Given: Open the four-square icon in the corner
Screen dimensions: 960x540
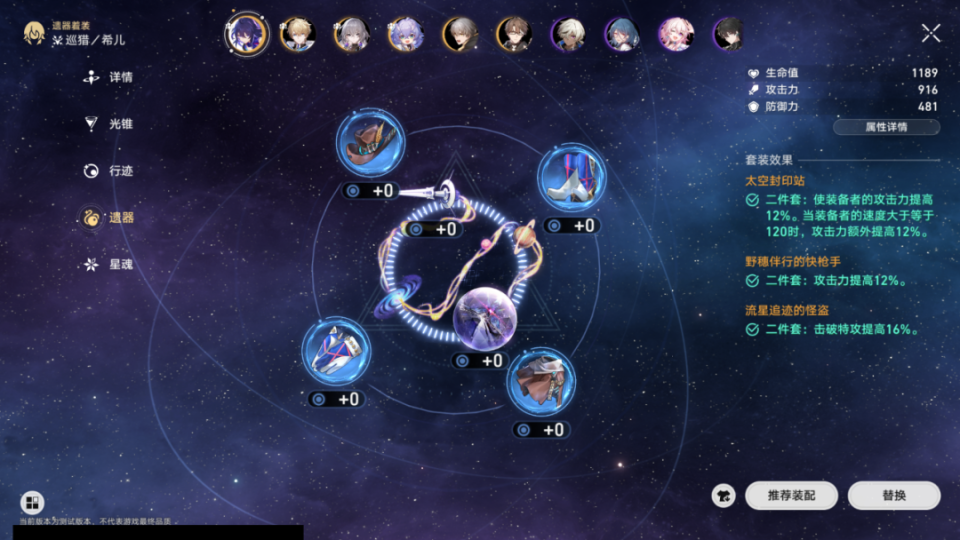Looking at the screenshot, I should 32,503.
